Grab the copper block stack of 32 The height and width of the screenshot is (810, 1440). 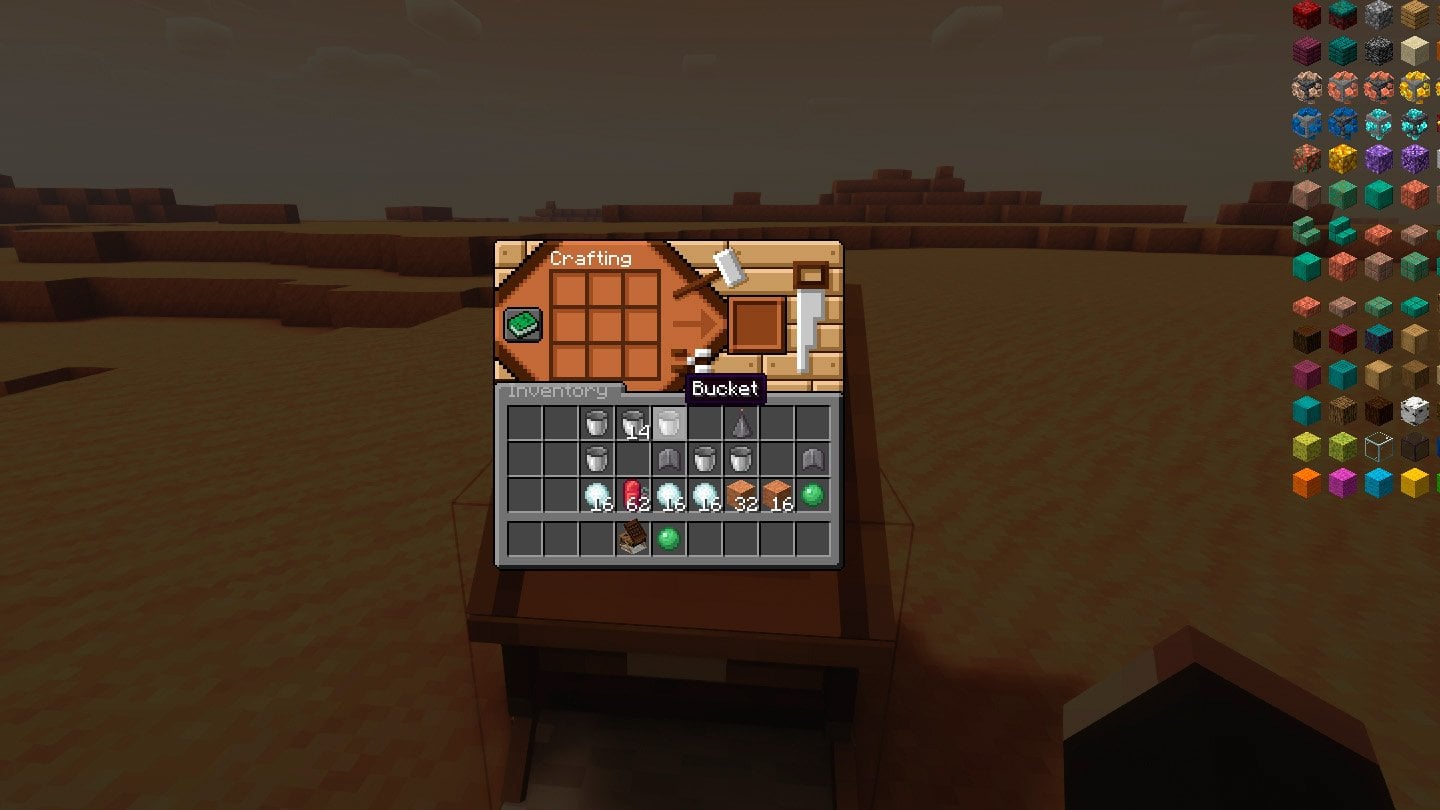coord(741,495)
